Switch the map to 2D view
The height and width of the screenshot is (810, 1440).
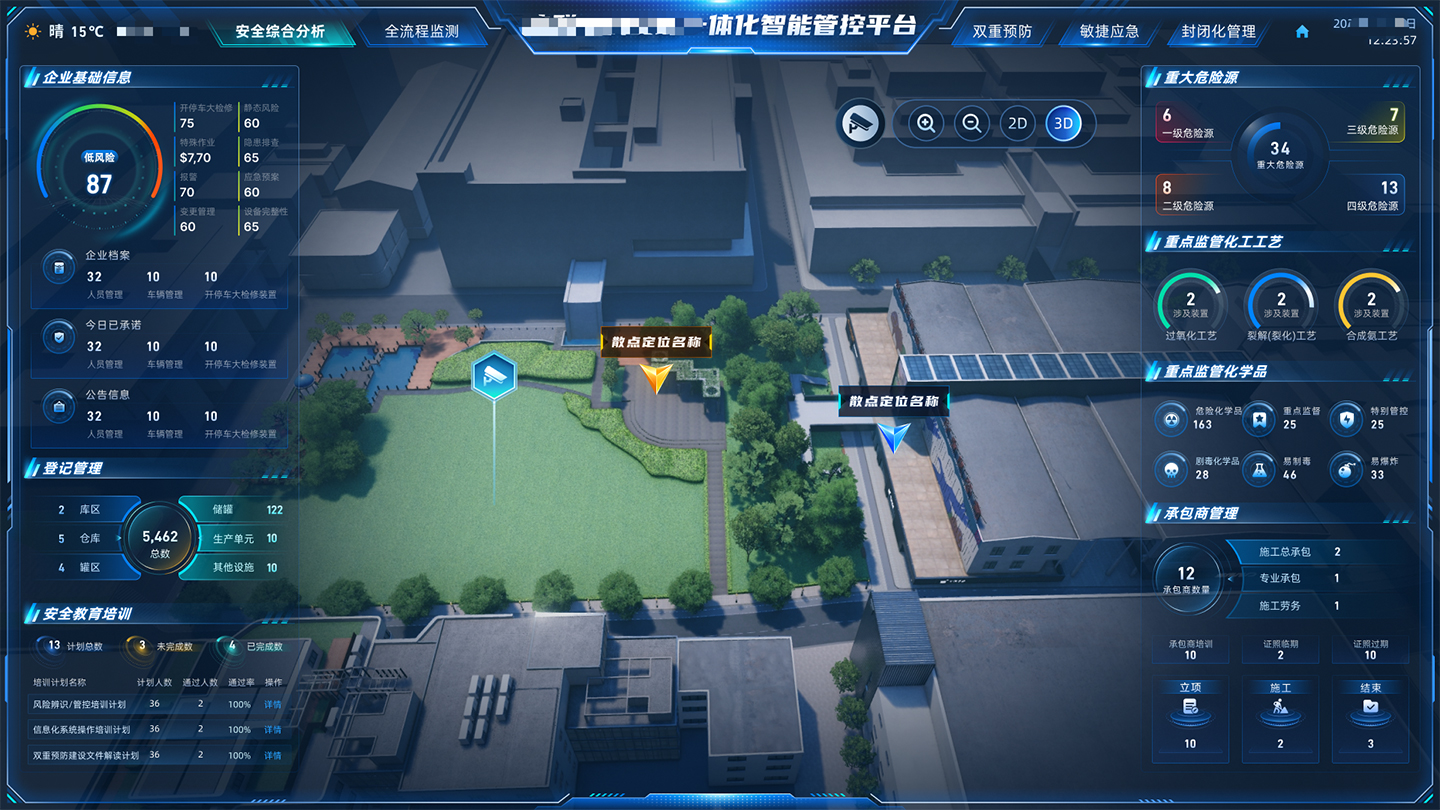click(x=1017, y=124)
